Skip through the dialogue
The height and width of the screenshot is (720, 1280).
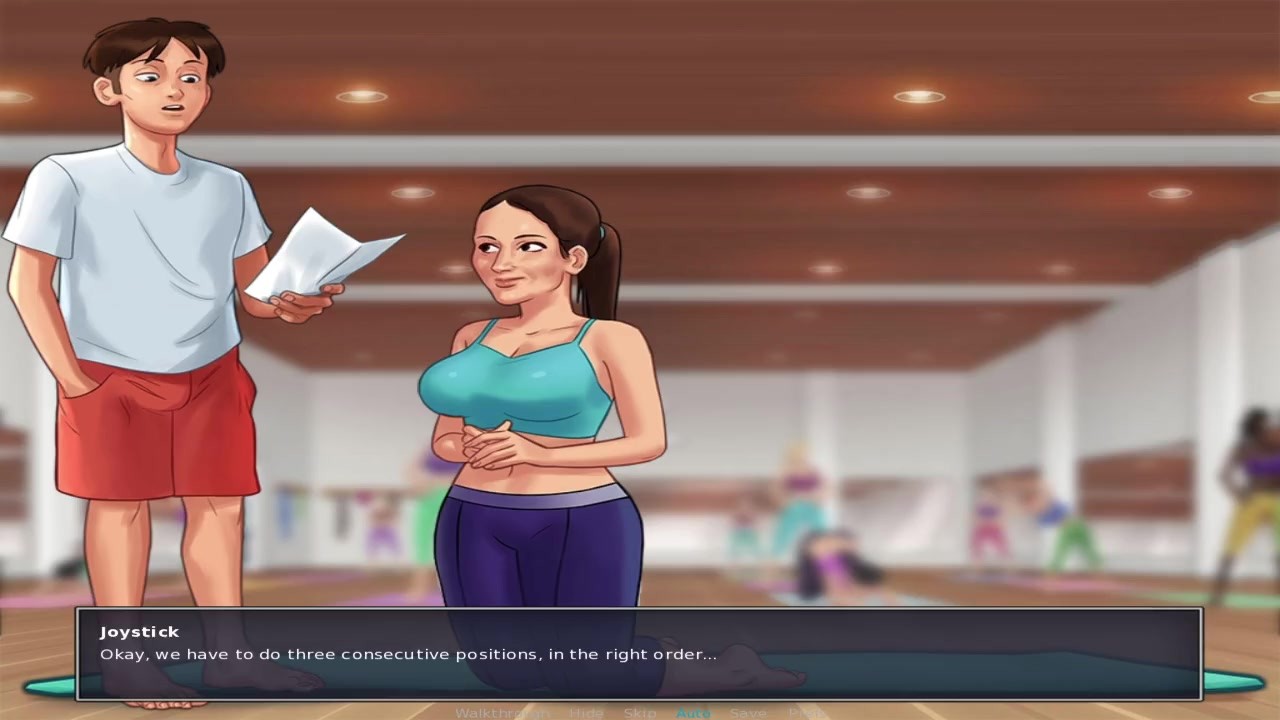click(640, 713)
